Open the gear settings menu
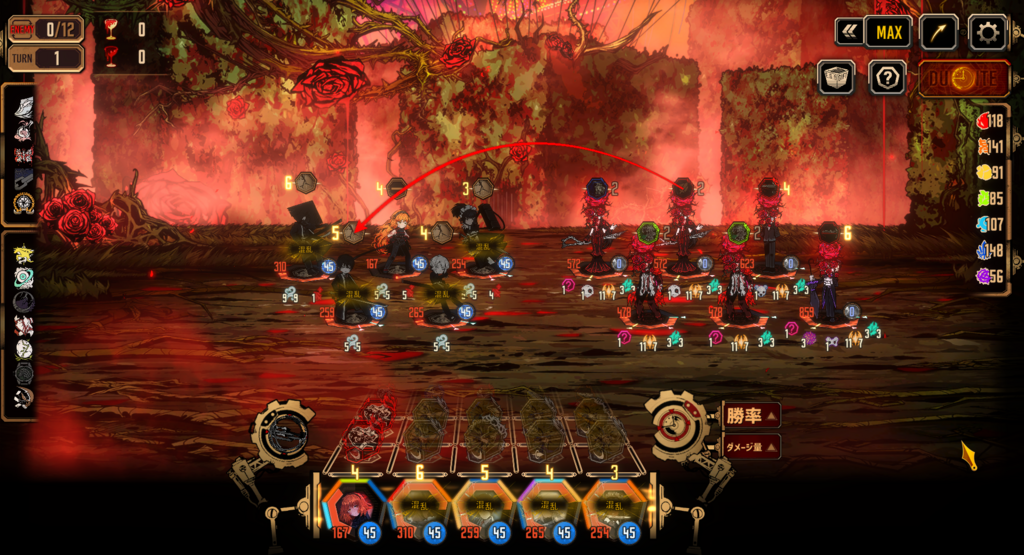This screenshot has width=1024, height=555. [x=987, y=33]
